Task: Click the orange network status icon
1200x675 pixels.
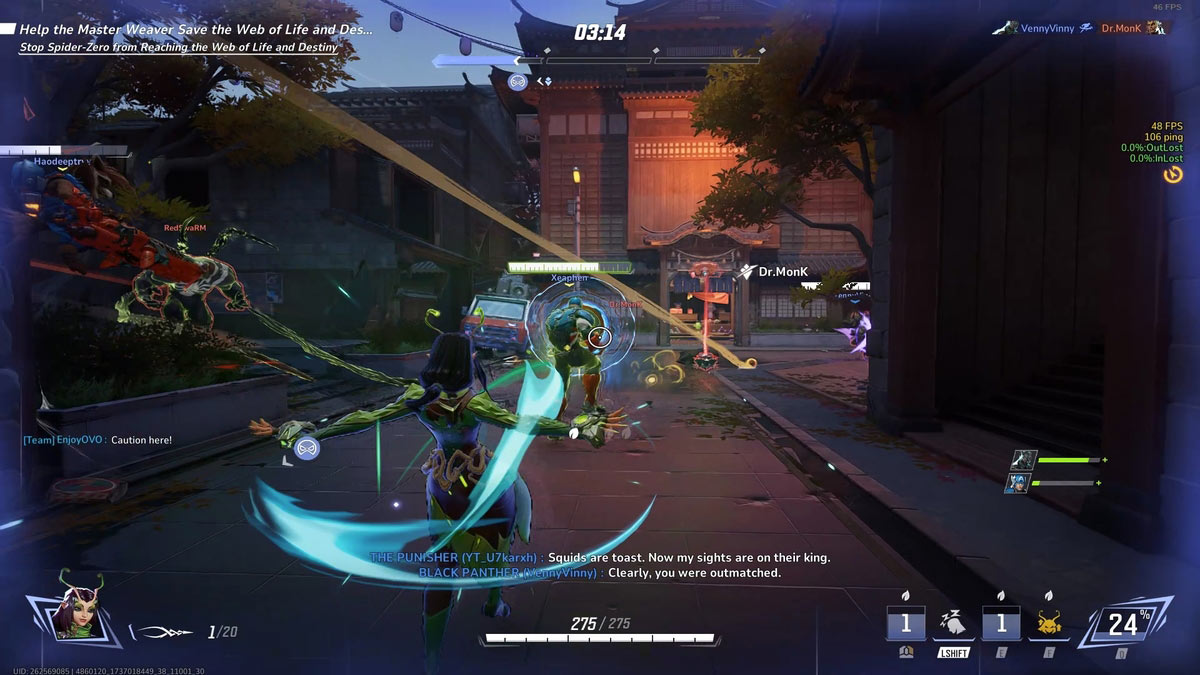Action: 1173,175
